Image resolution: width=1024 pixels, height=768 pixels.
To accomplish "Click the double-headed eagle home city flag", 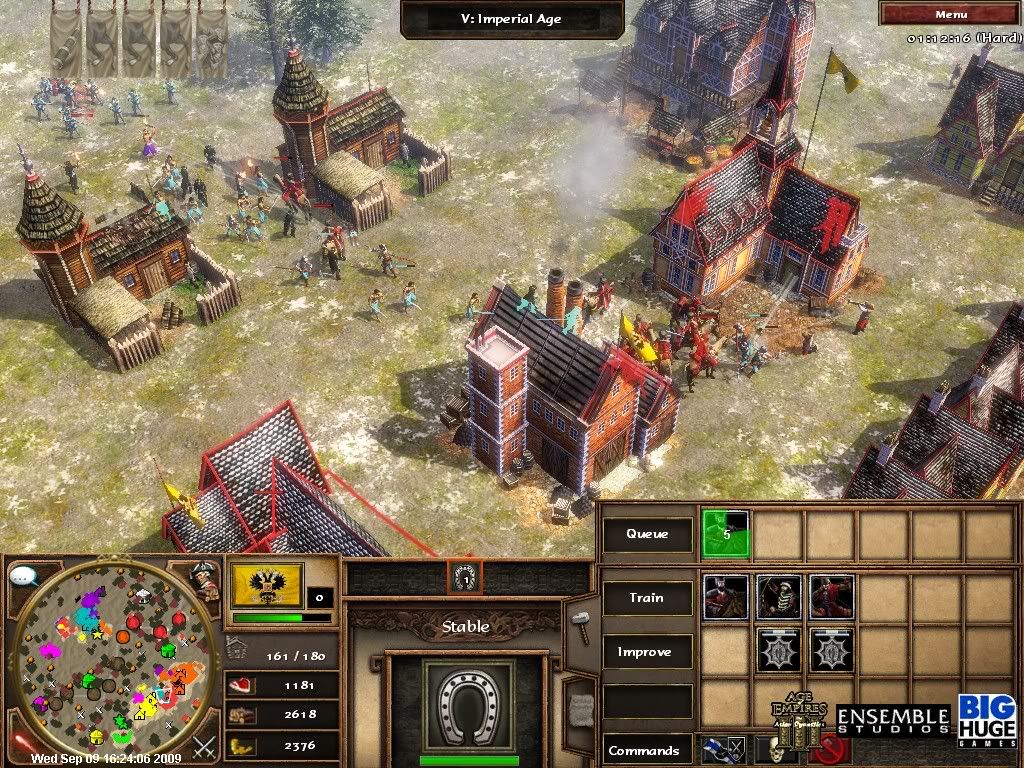I will pos(267,584).
